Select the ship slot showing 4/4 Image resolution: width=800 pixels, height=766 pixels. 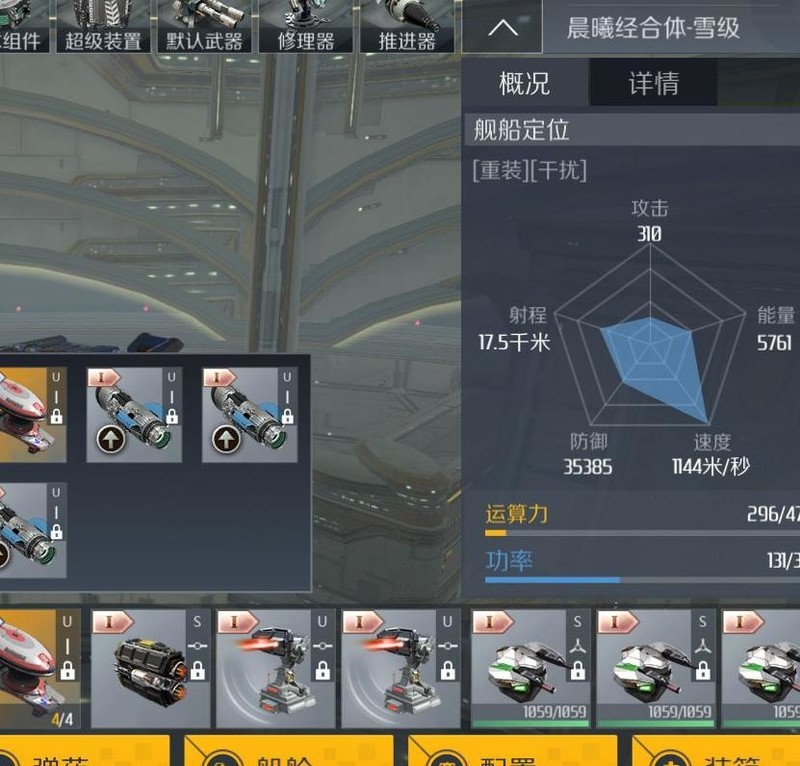(x=37, y=668)
